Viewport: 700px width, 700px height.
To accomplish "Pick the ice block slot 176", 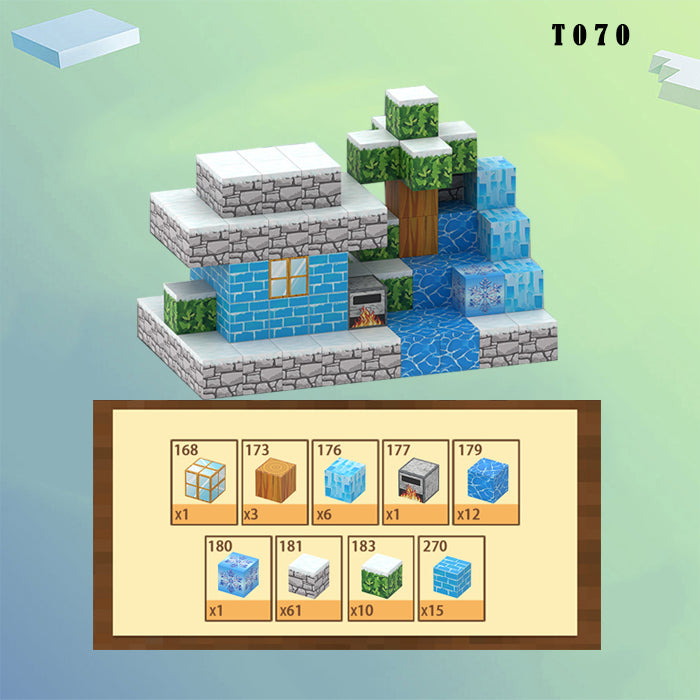I will [346, 482].
